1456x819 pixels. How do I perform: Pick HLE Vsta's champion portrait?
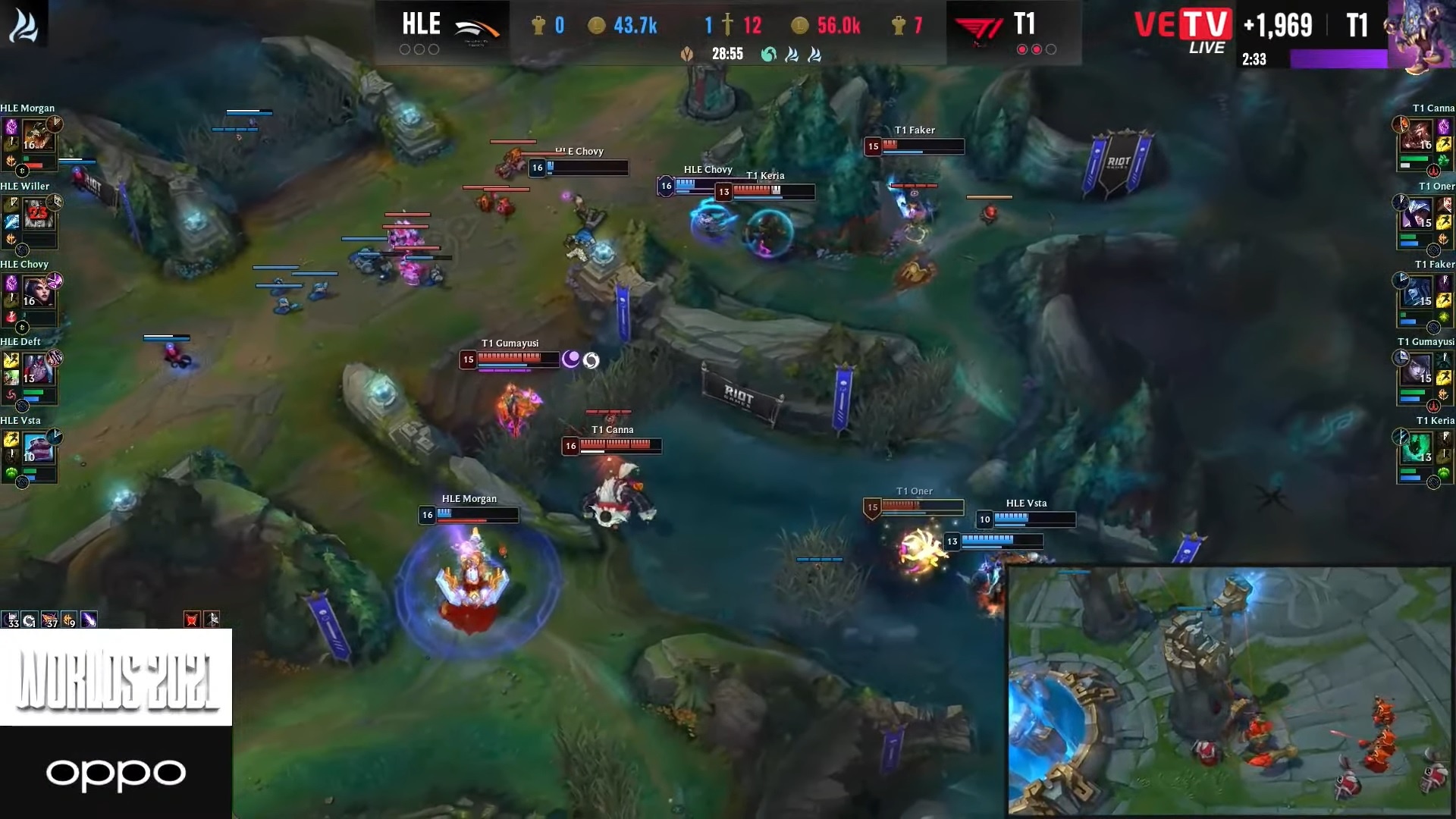click(37, 448)
